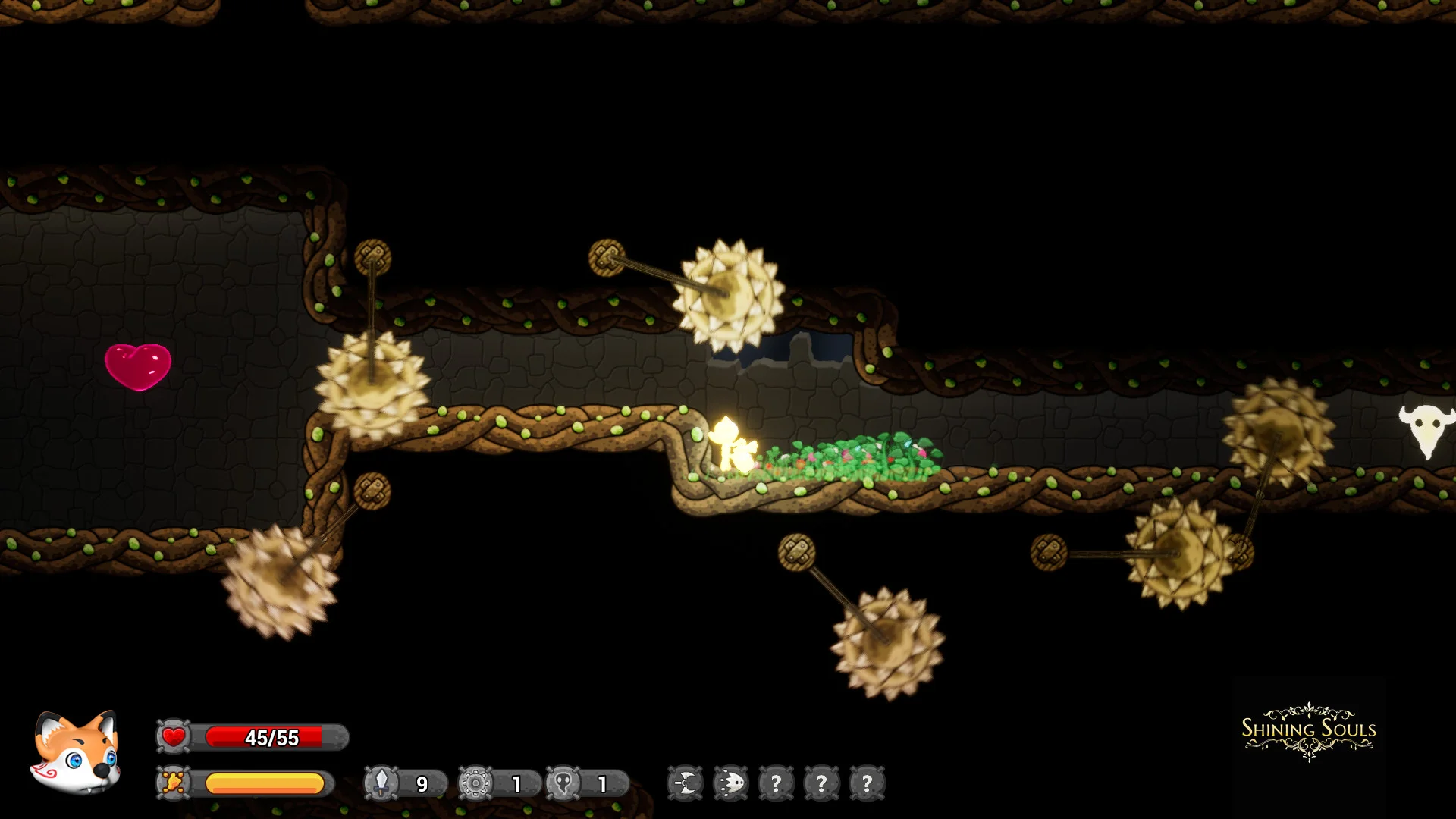Activate the dash burst ability icon

(731, 783)
